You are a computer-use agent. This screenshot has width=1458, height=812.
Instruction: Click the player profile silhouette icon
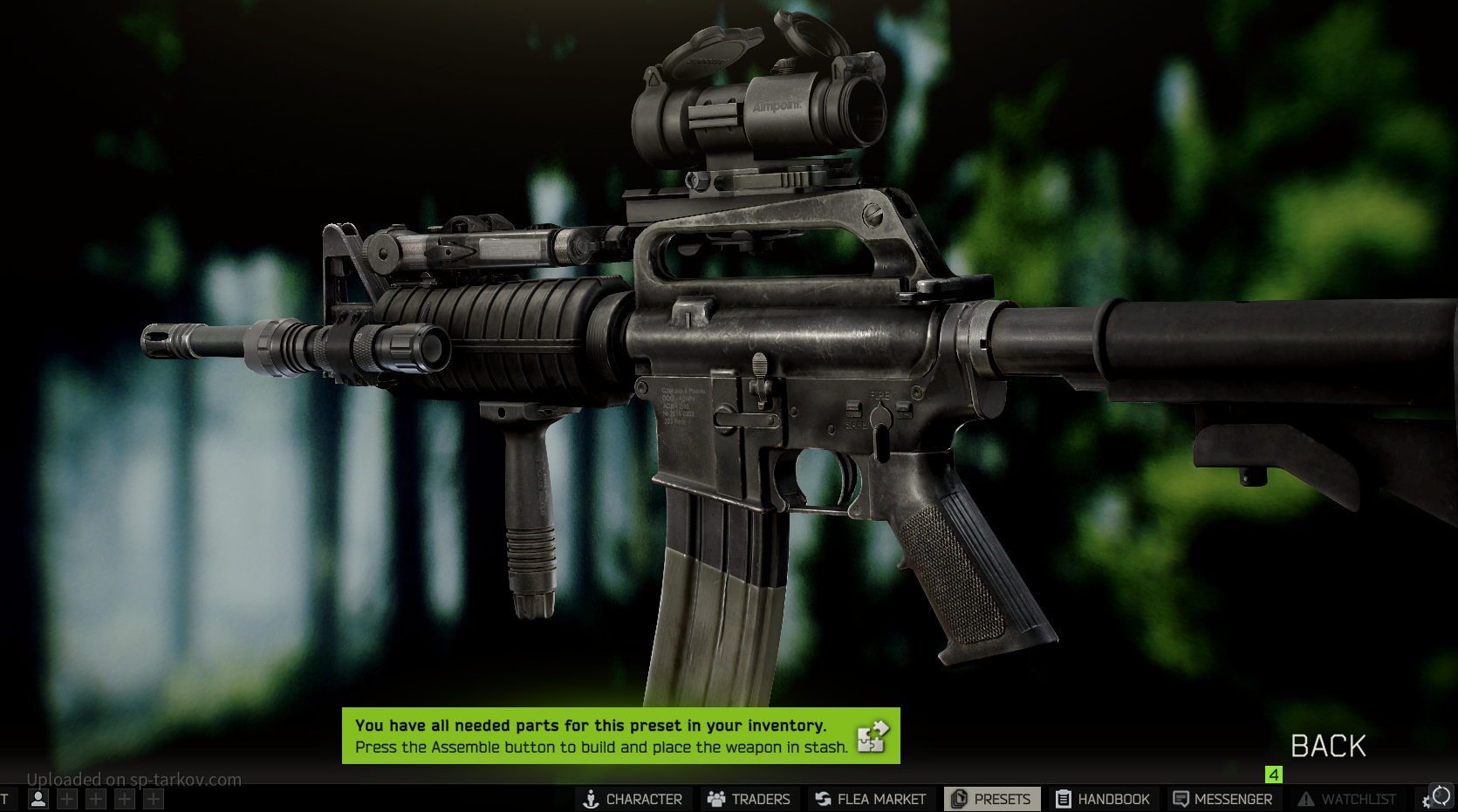coord(38,799)
